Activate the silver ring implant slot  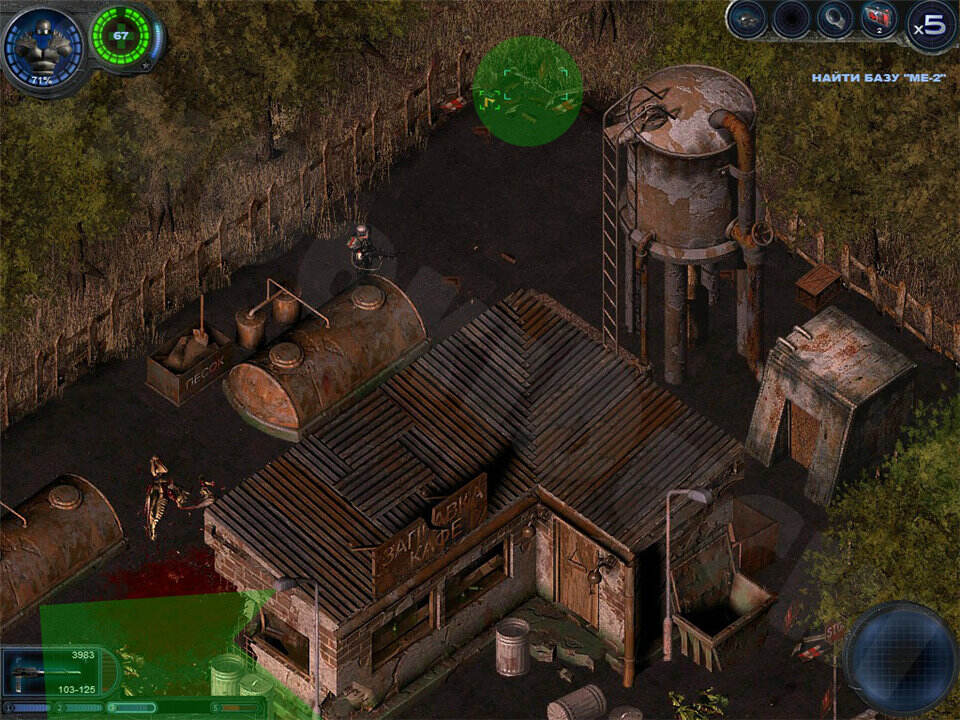click(x=834, y=19)
